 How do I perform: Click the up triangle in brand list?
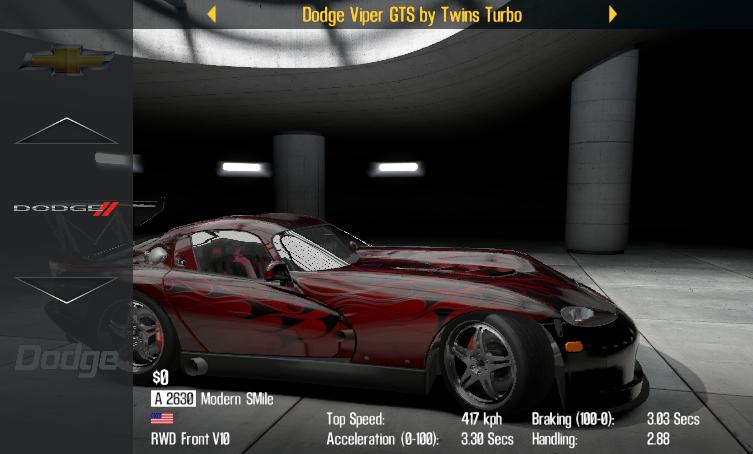tap(66, 132)
